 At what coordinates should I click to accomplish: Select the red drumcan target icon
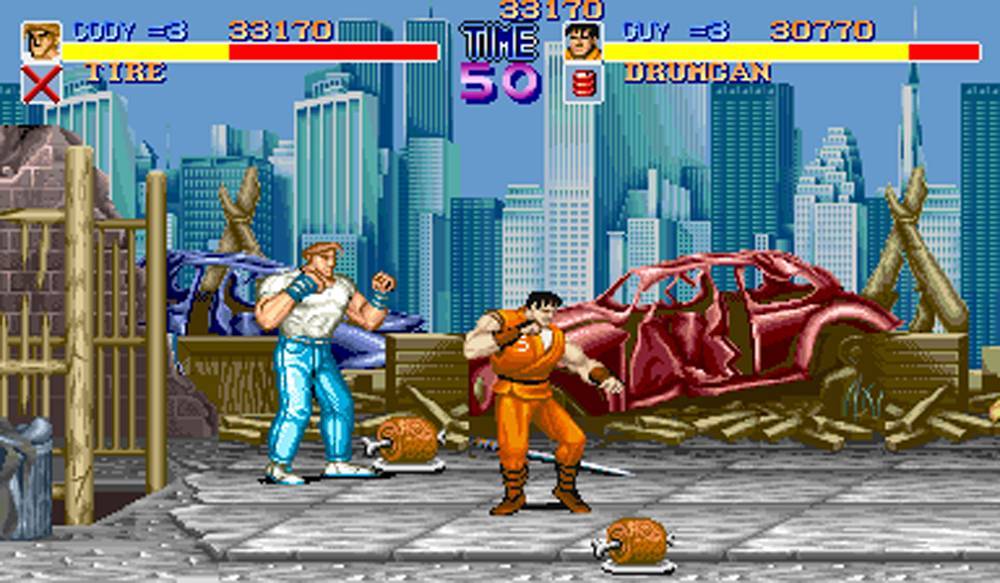coord(582,83)
